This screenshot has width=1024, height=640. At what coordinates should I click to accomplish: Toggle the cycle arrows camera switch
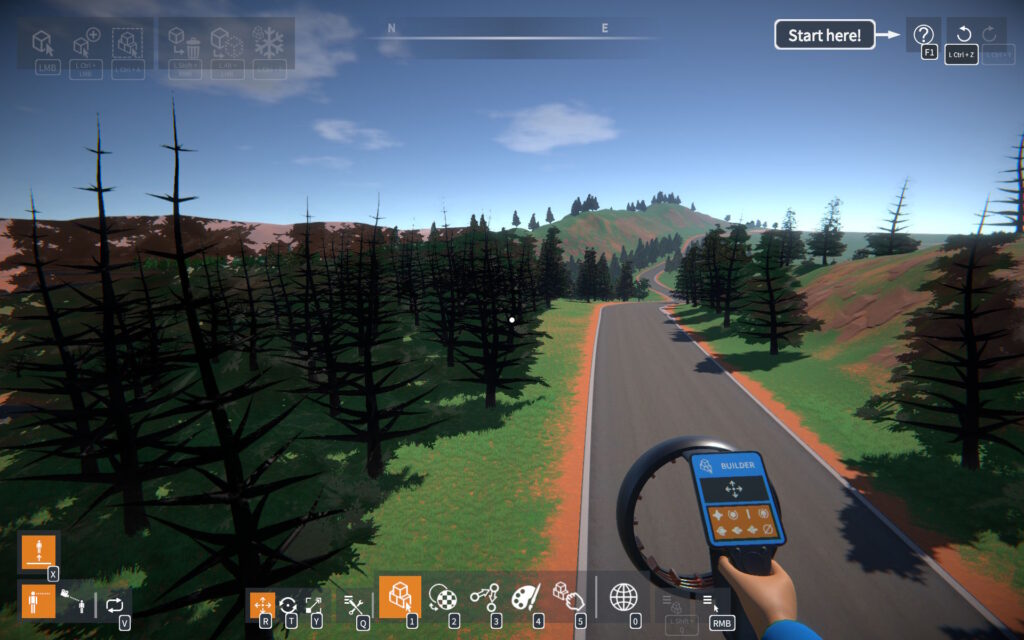click(114, 604)
